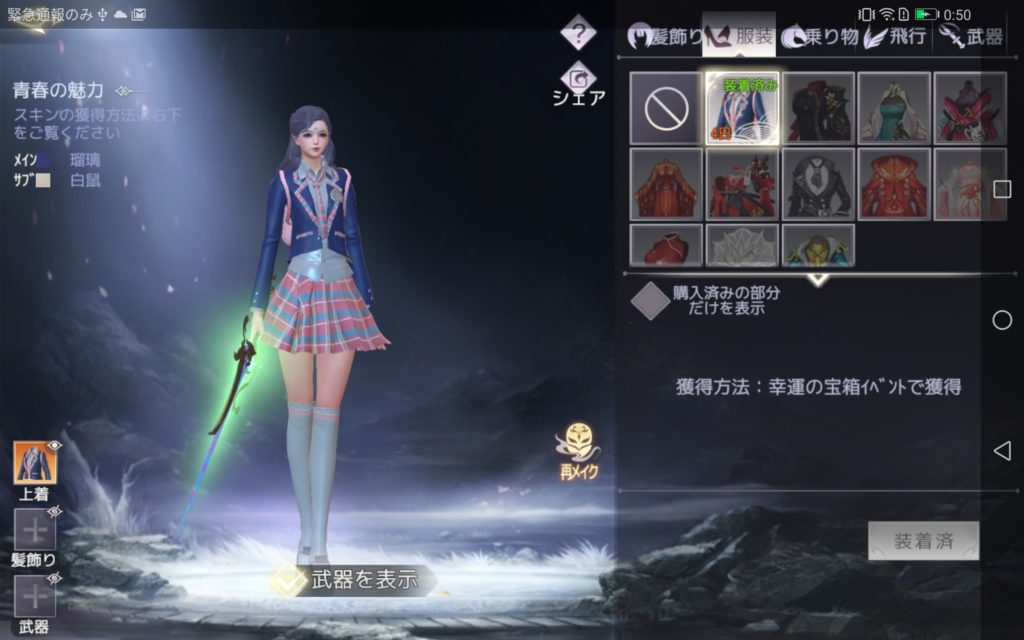The image size is (1024, 640).
Task: Choose the no-costume slot with the prohibition symbol
Action: [666, 108]
